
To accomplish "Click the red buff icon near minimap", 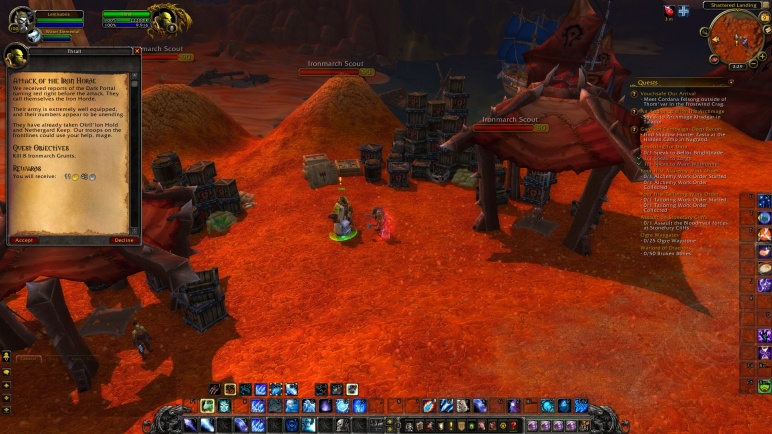I will tap(669, 11).
